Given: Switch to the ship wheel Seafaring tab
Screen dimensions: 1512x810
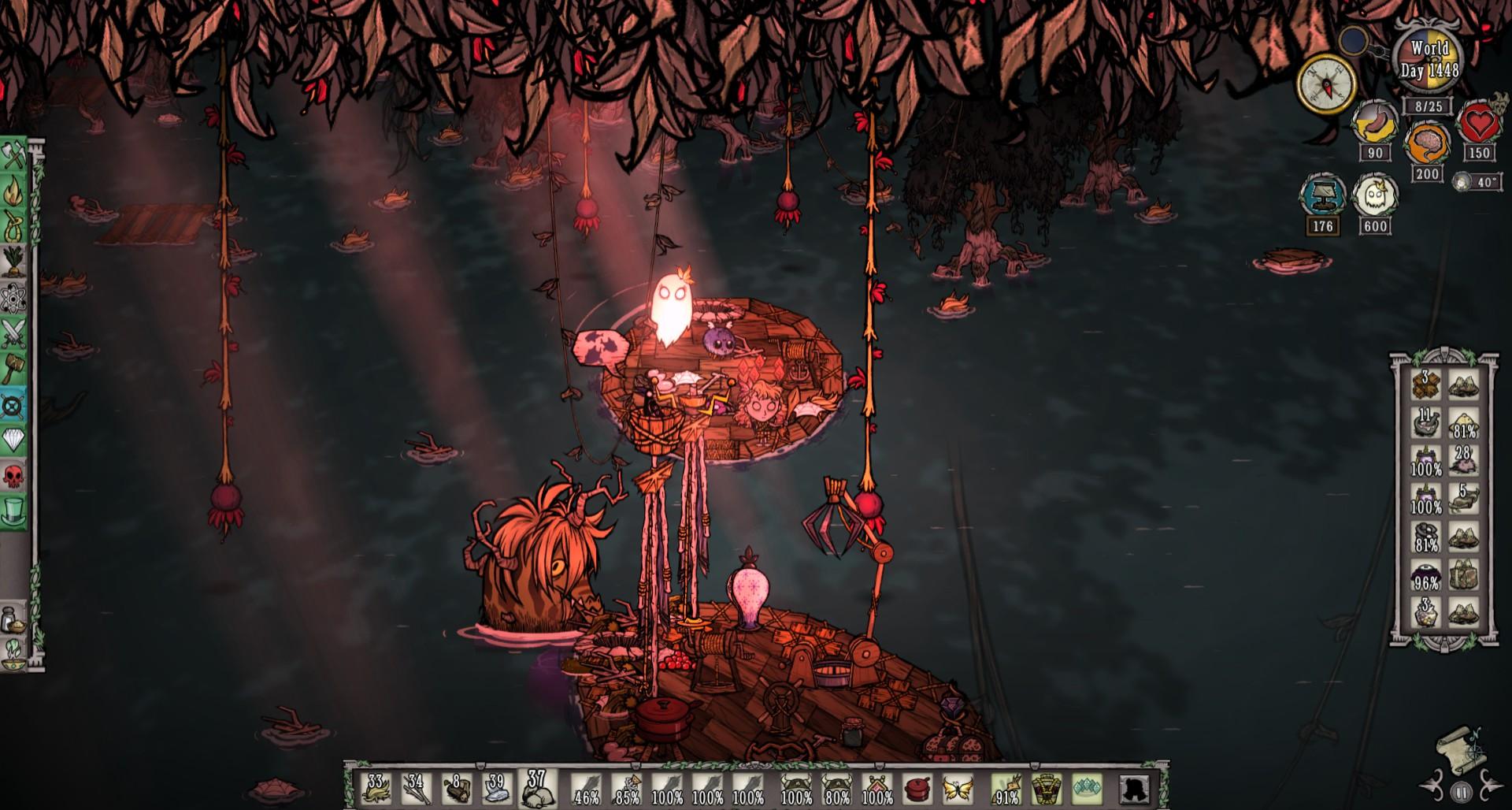Looking at the screenshot, I should pyautogui.click(x=14, y=405).
